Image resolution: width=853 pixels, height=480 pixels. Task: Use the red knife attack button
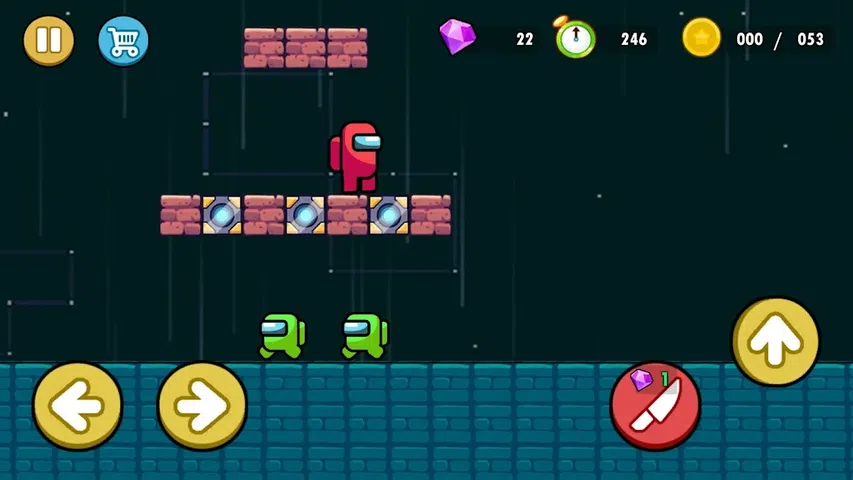[655, 405]
